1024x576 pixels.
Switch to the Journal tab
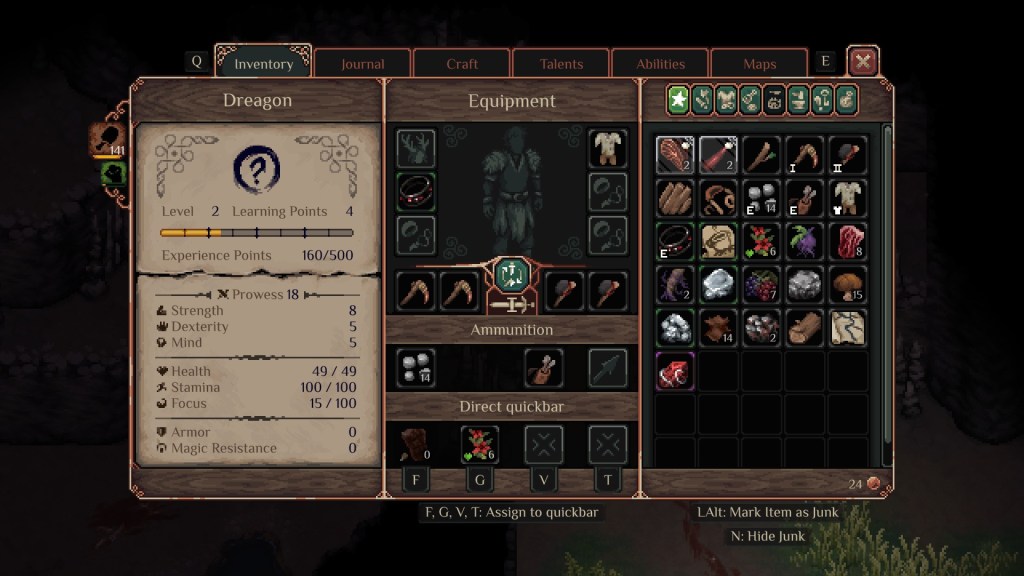coord(362,64)
